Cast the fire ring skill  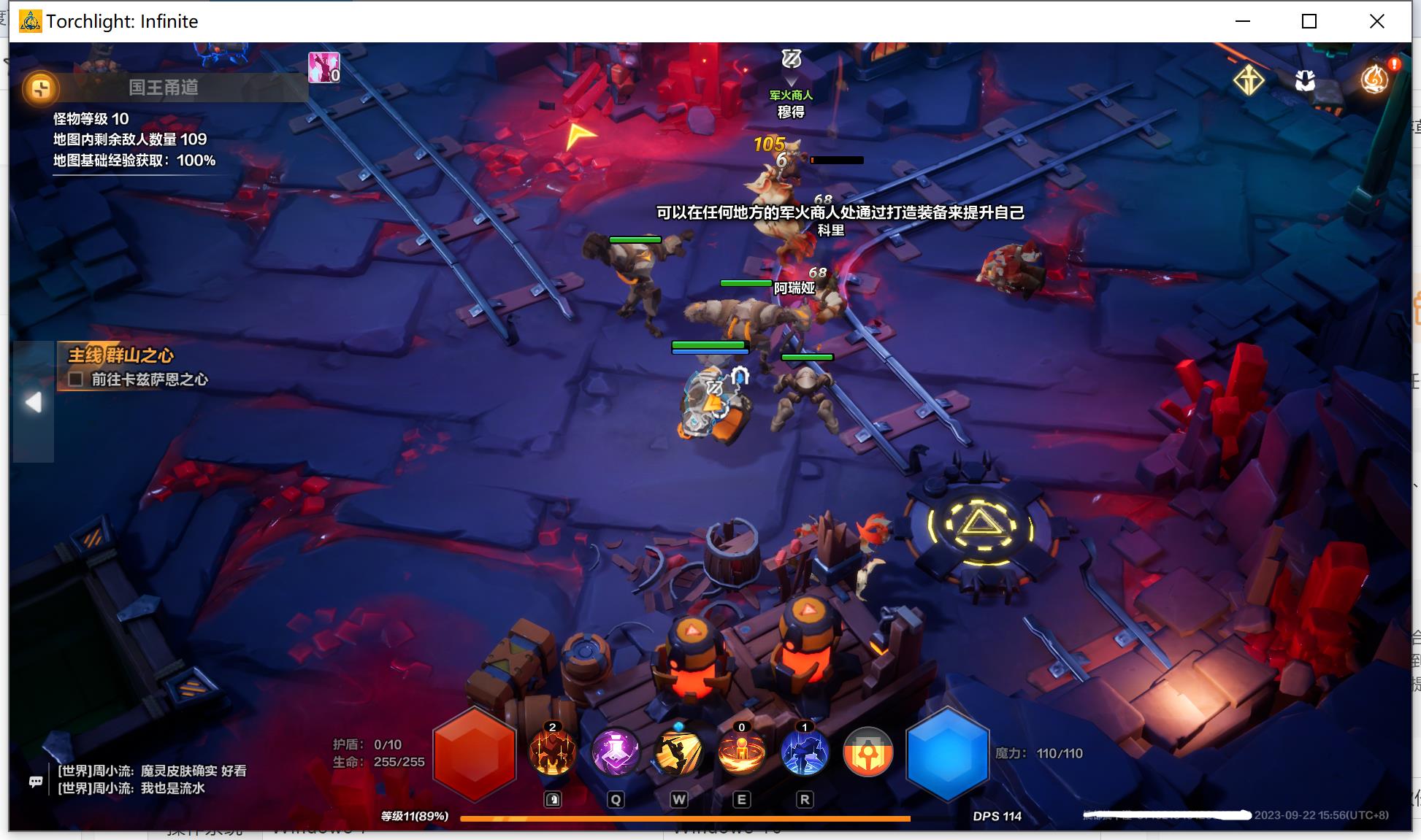tap(741, 752)
